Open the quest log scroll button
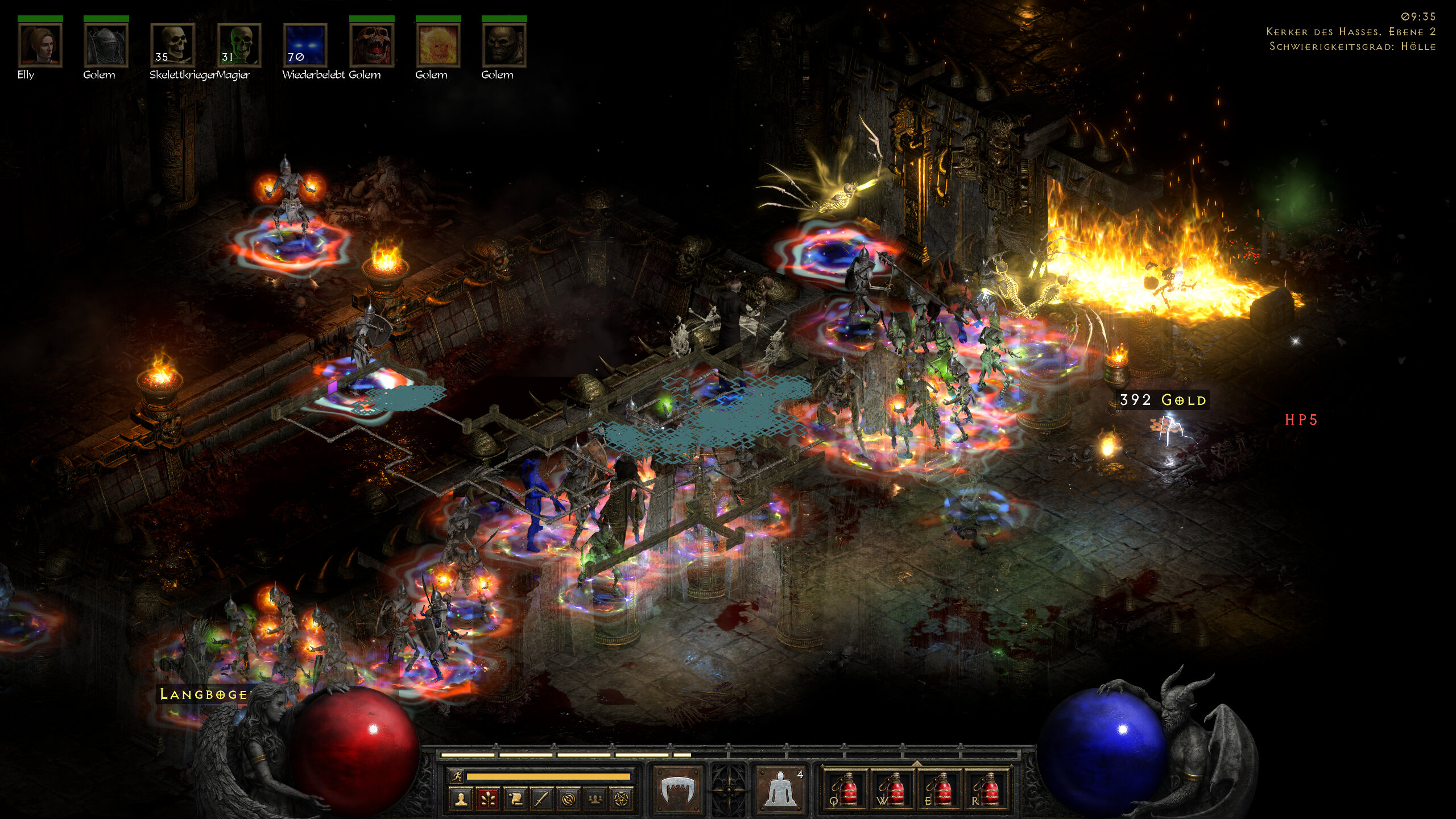 click(x=515, y=799)
